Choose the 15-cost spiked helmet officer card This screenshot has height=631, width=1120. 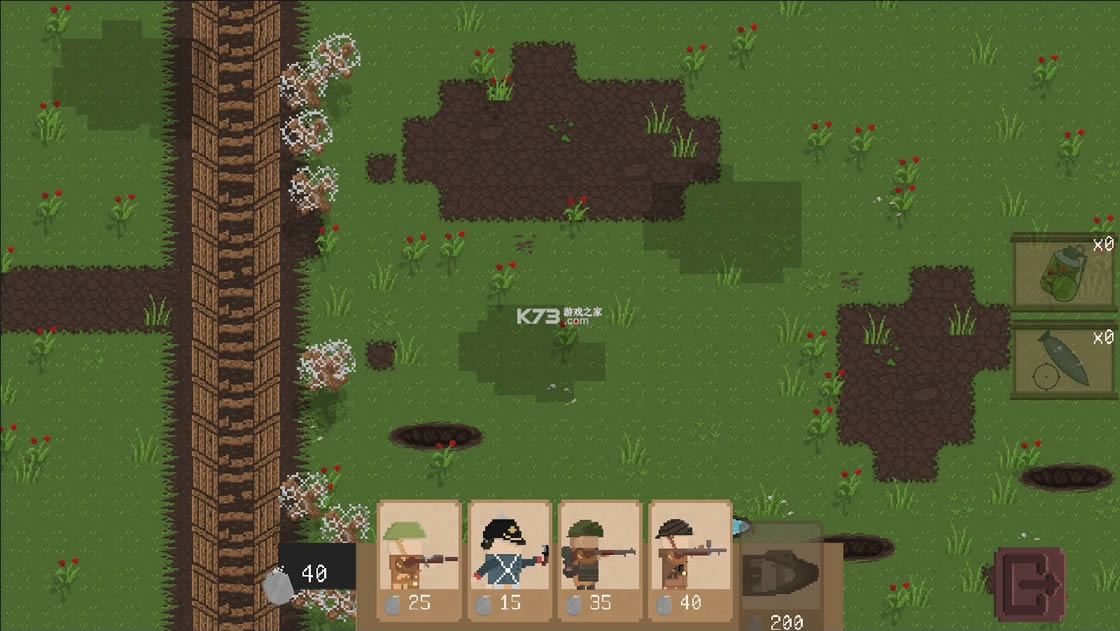pyautogui.click(x=509, y=560)
